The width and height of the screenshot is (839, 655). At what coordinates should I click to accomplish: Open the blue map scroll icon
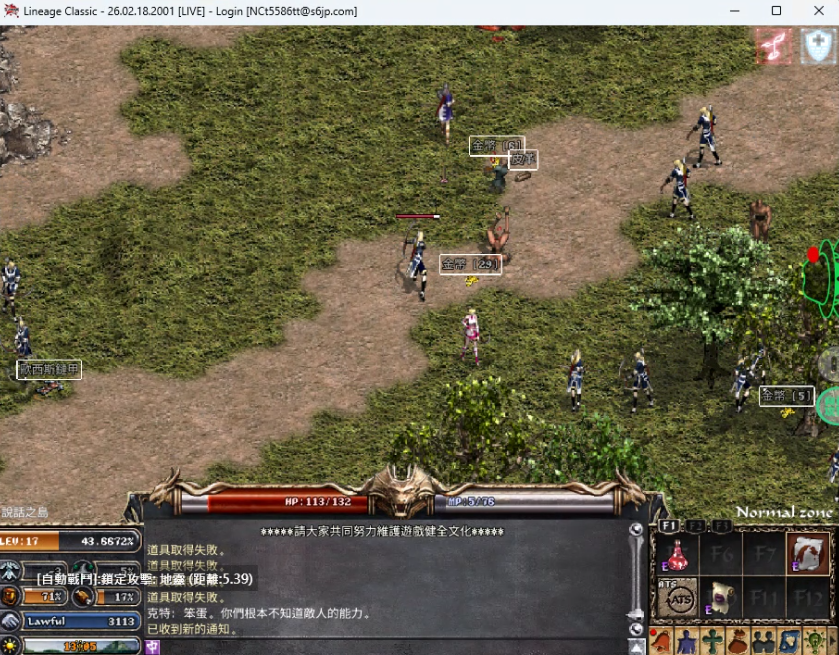(788, 641)
